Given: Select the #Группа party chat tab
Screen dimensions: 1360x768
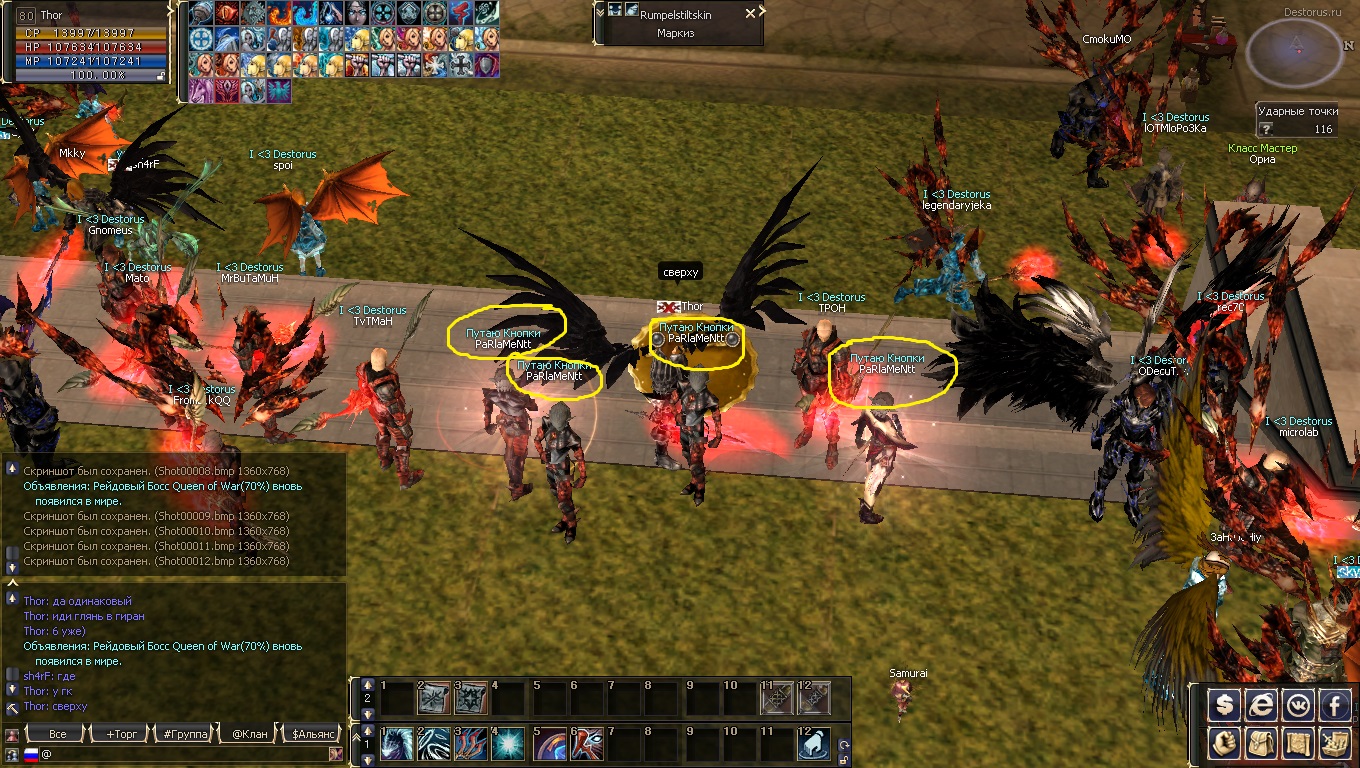Looking at the screenshot, I should (185, 734).
